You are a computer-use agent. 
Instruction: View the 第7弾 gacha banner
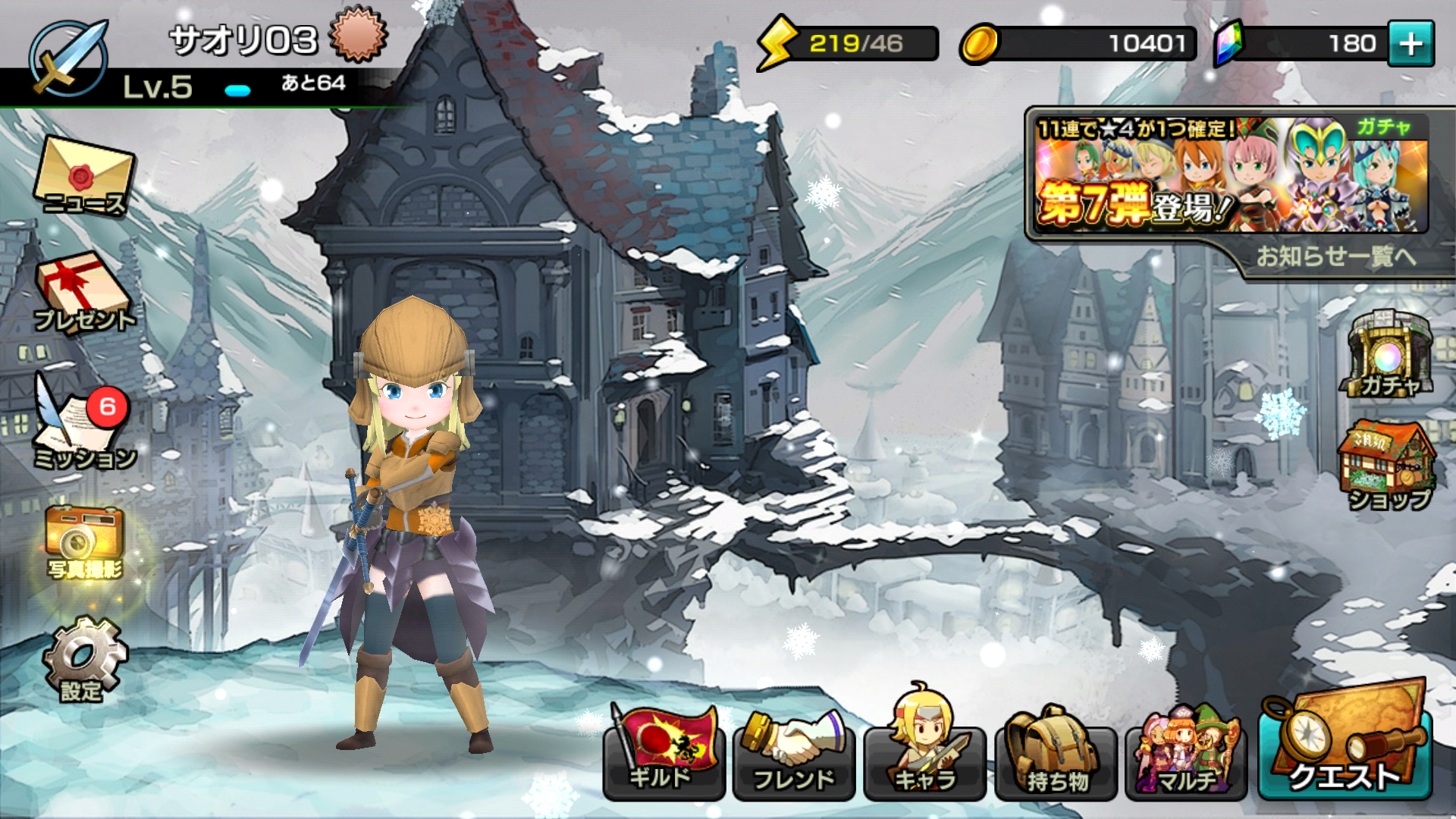point(1228,174)
